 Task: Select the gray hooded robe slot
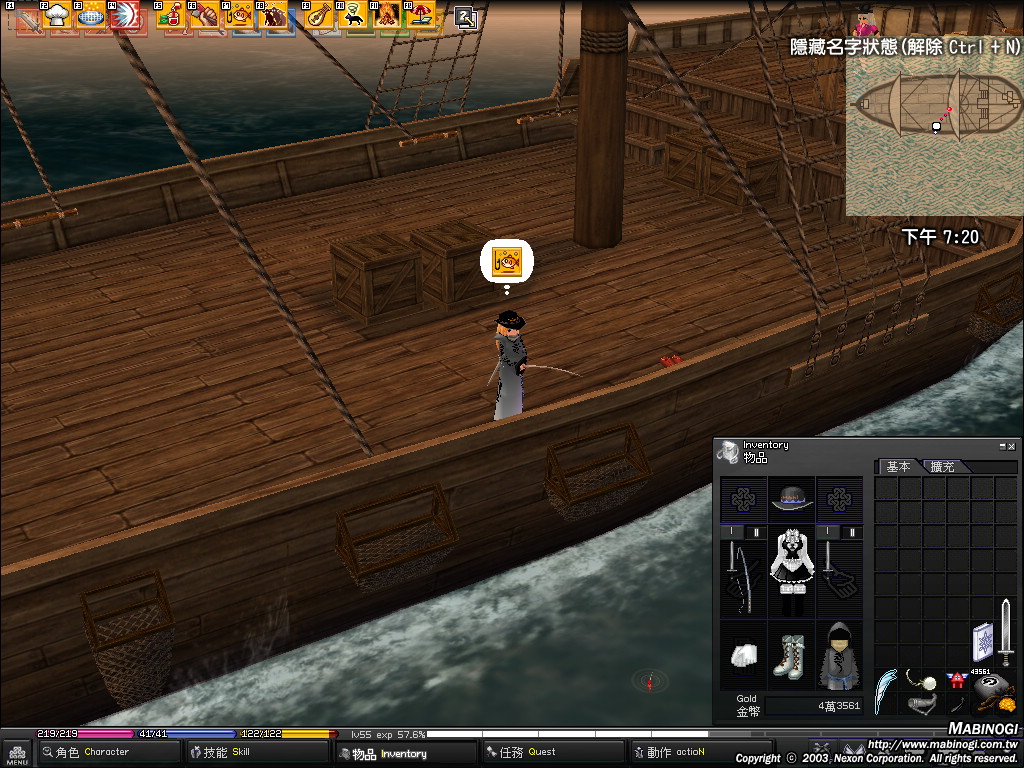[839, 655]
